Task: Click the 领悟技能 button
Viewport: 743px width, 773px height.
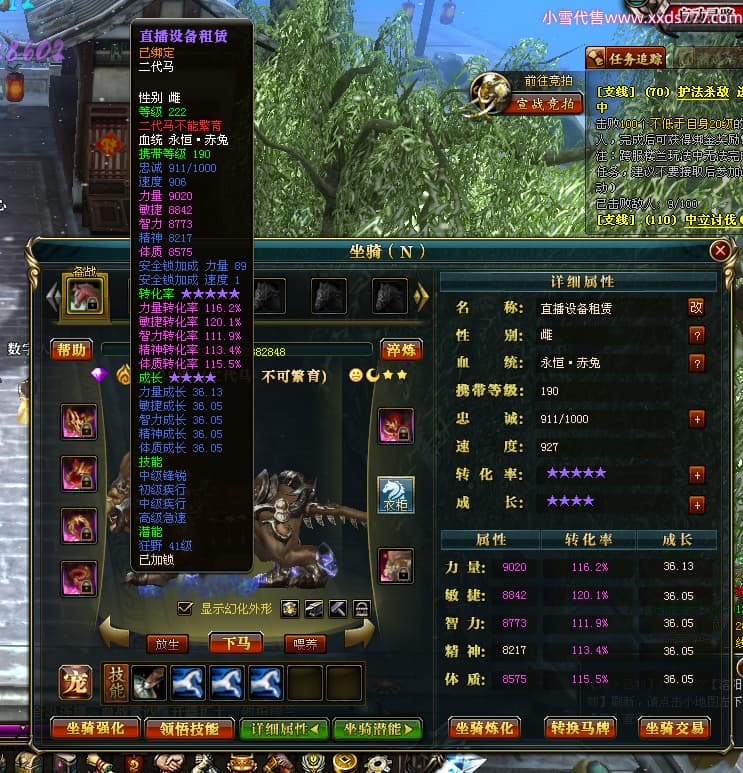Action: (x=190, y=729)
